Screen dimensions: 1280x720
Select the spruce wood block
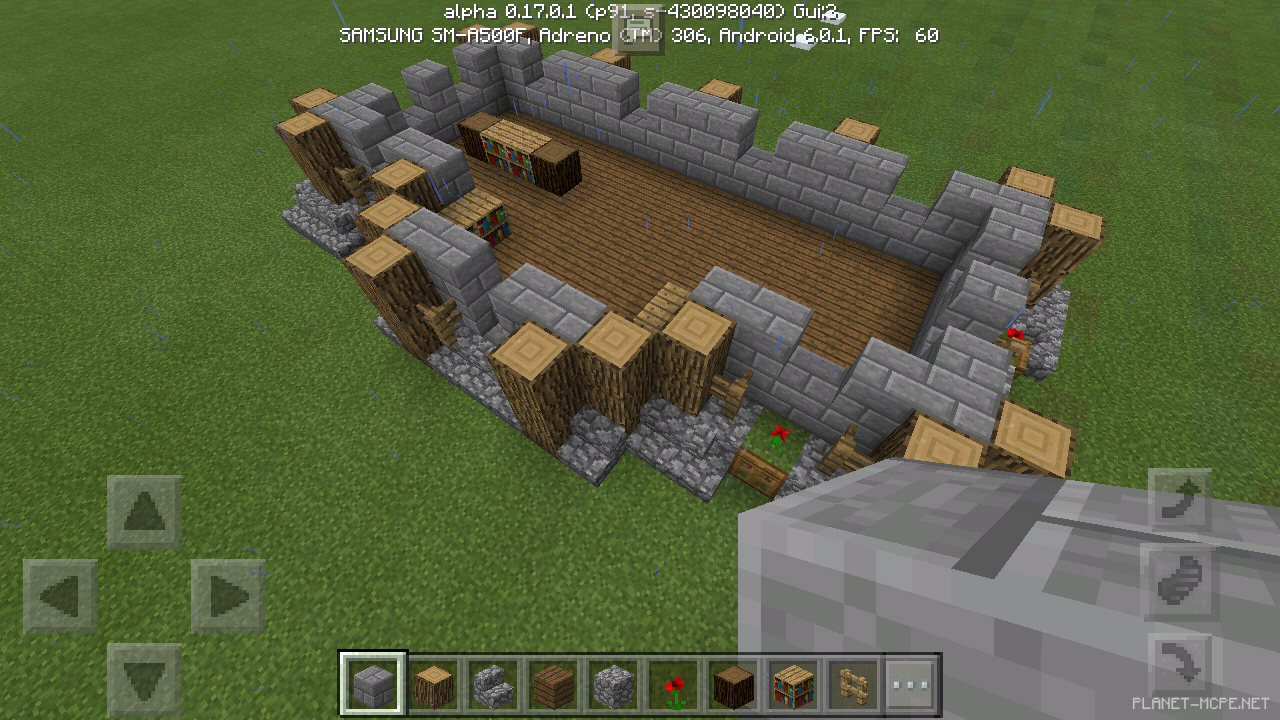click(731, 682)
